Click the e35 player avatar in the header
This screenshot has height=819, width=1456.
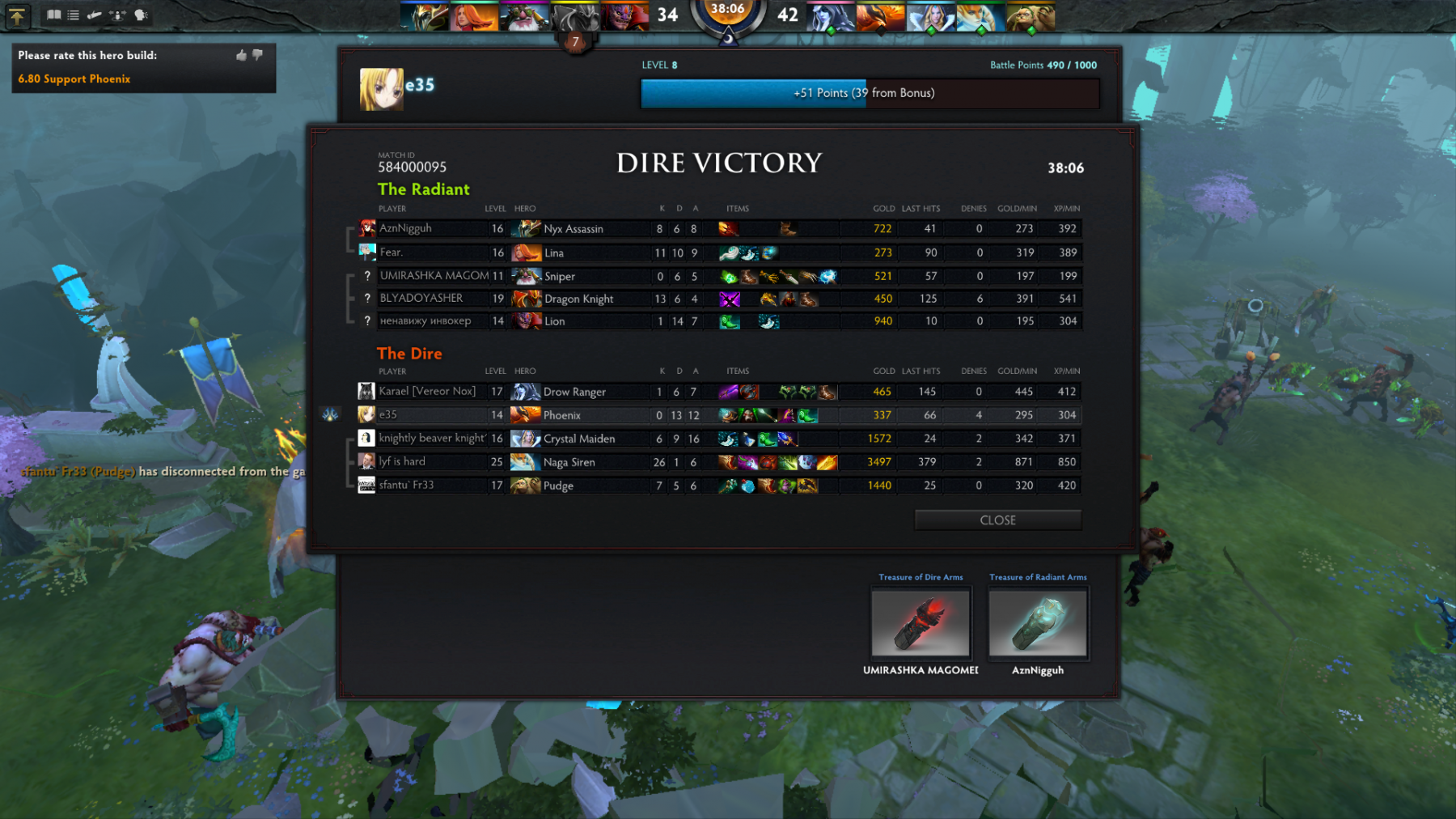[381, 88]
